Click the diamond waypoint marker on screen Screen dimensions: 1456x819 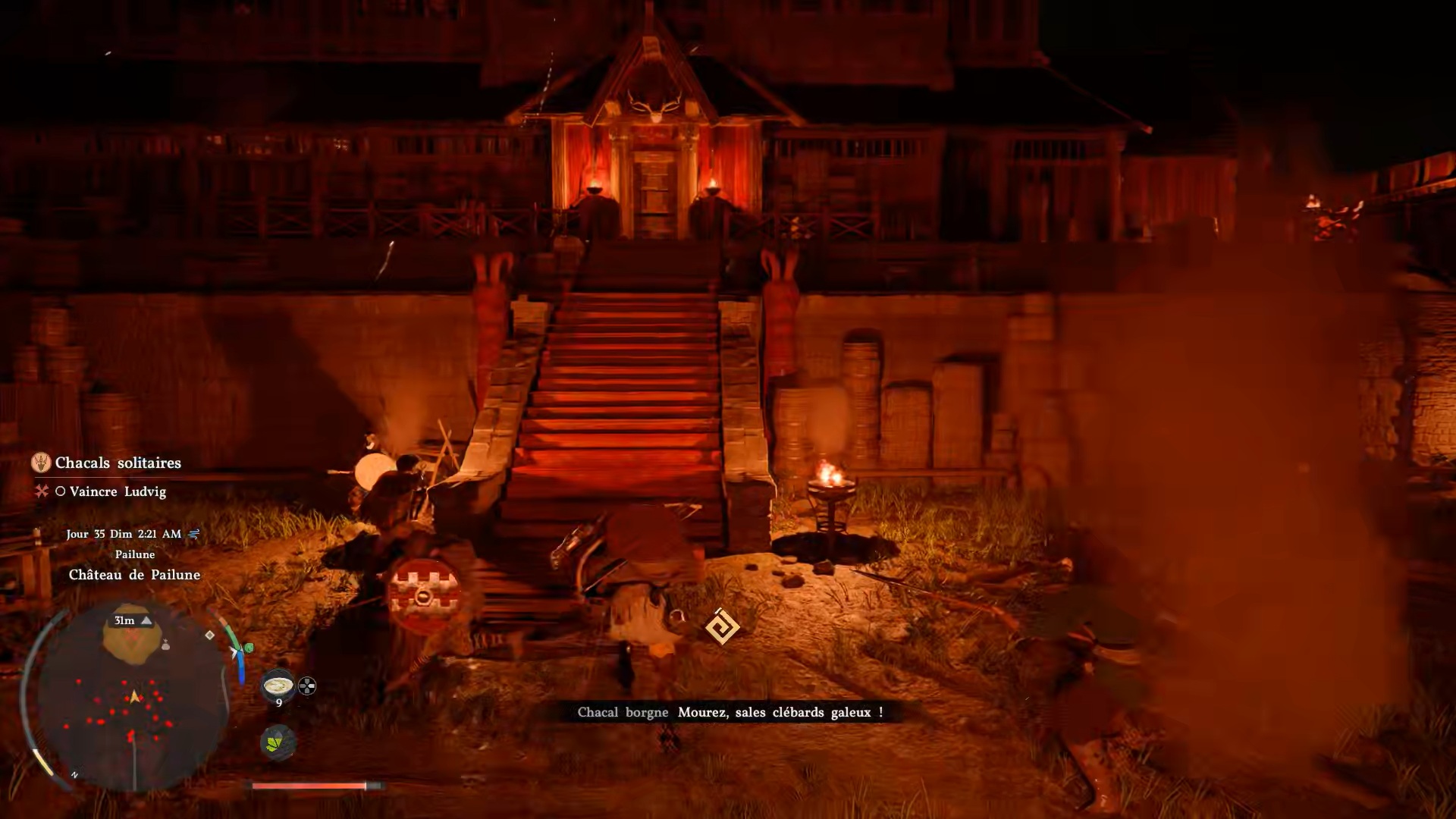tap(721, 627)
